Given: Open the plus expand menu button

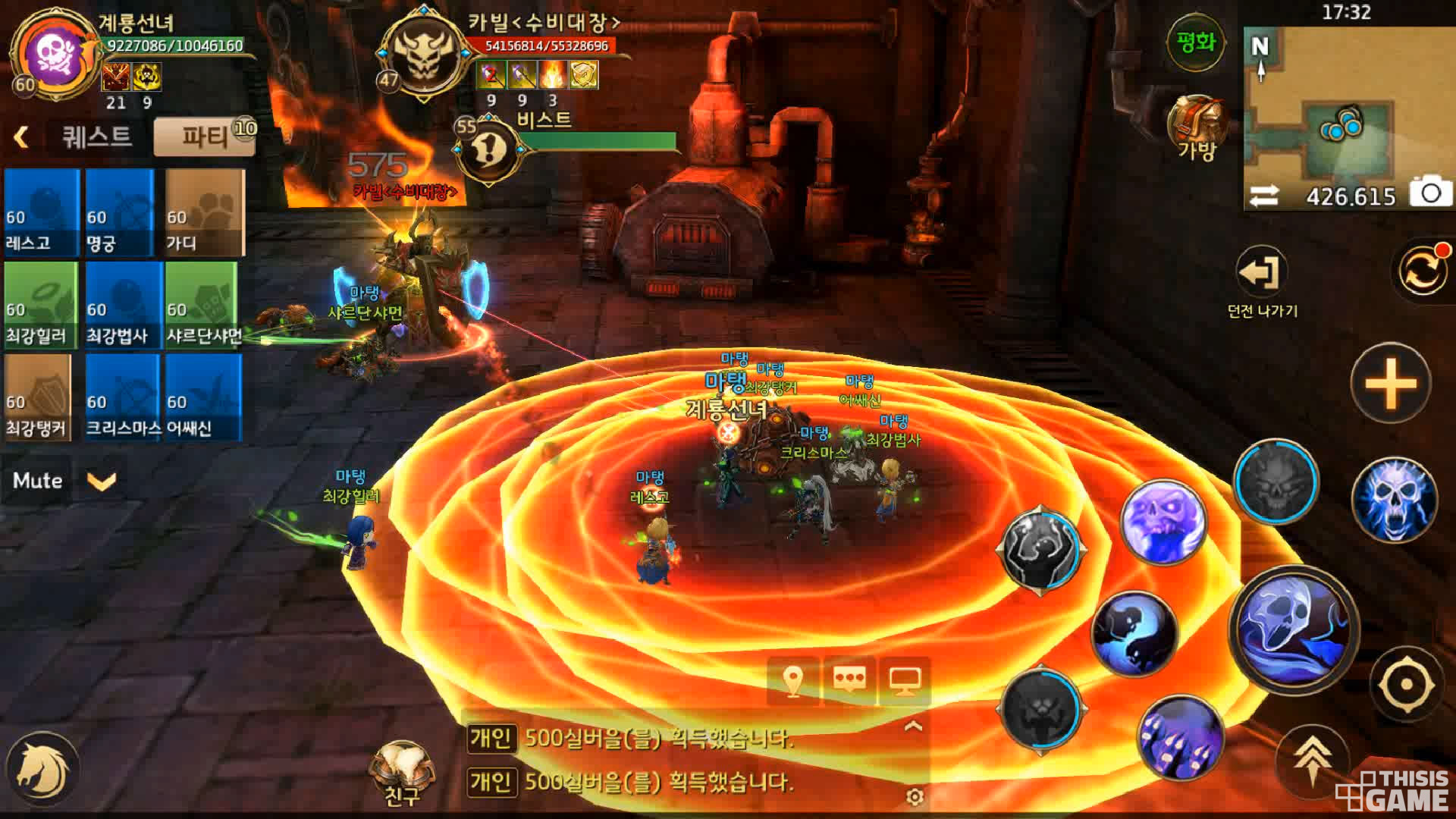Looking at the screenshot, I should click(1390, 383).
